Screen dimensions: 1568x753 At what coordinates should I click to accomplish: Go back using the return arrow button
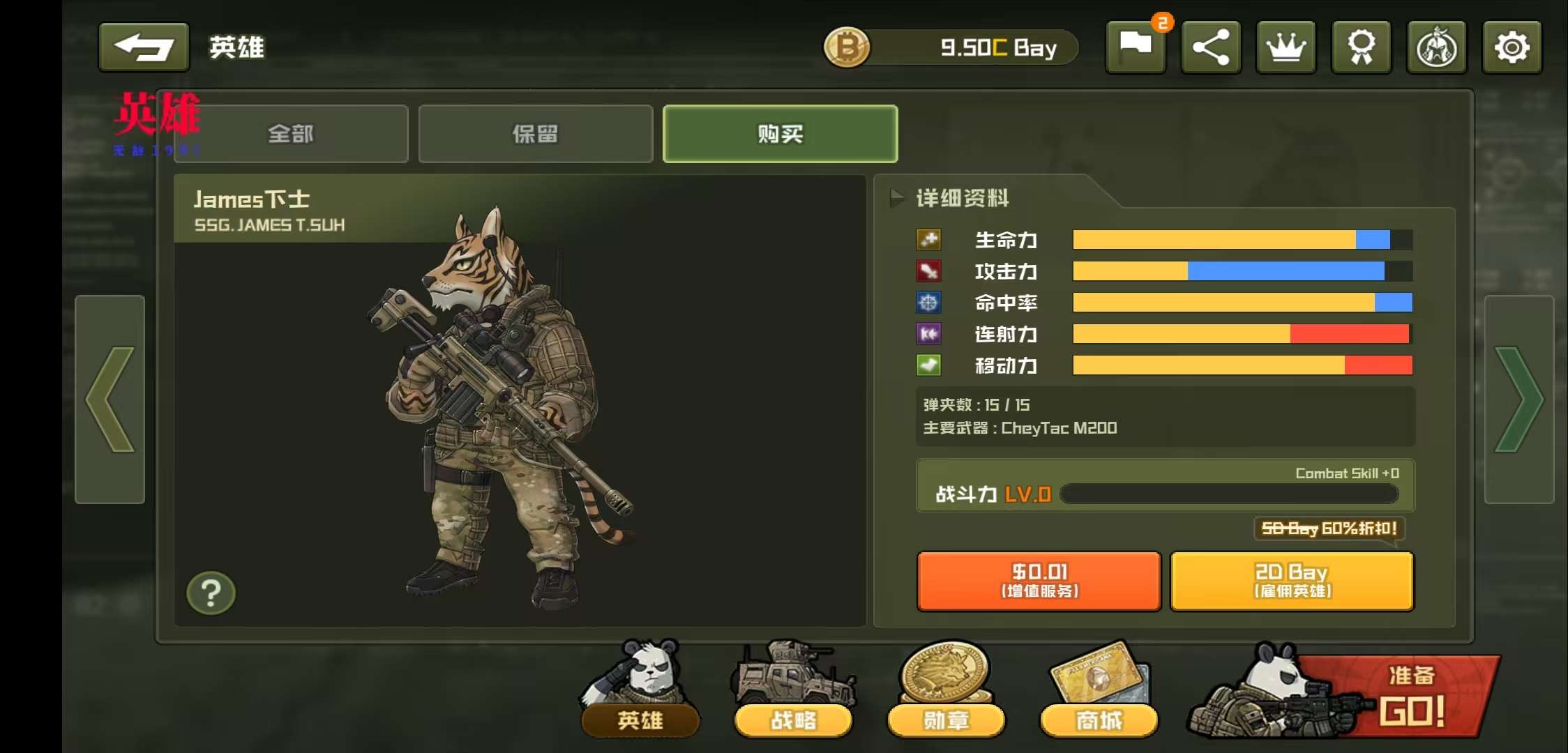tap(144, 47)
